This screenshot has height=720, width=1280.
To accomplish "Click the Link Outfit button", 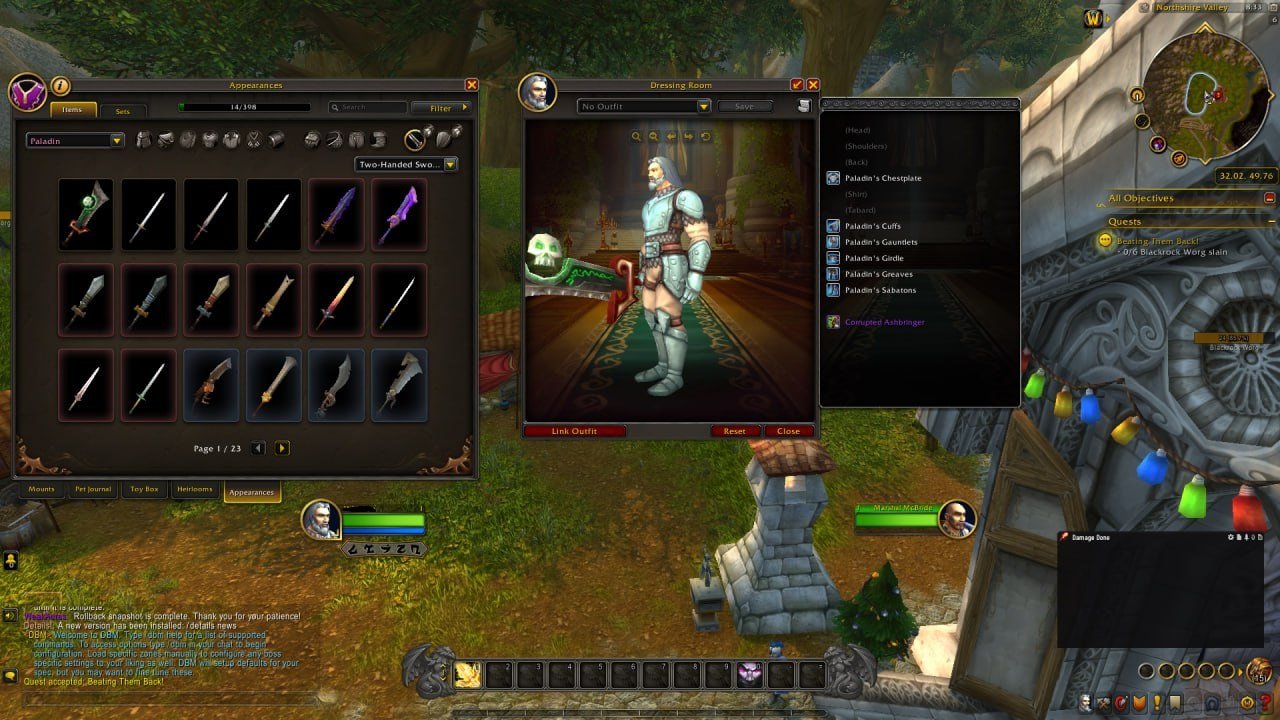I will (575, 431).
